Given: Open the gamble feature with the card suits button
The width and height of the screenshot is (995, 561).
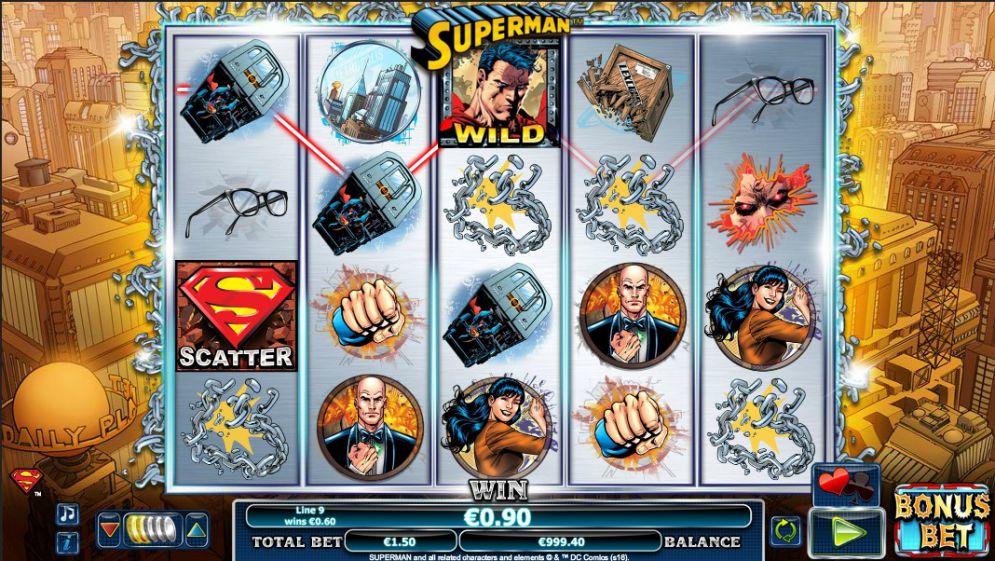Looking at the screenshot, I should pos(845,484).
